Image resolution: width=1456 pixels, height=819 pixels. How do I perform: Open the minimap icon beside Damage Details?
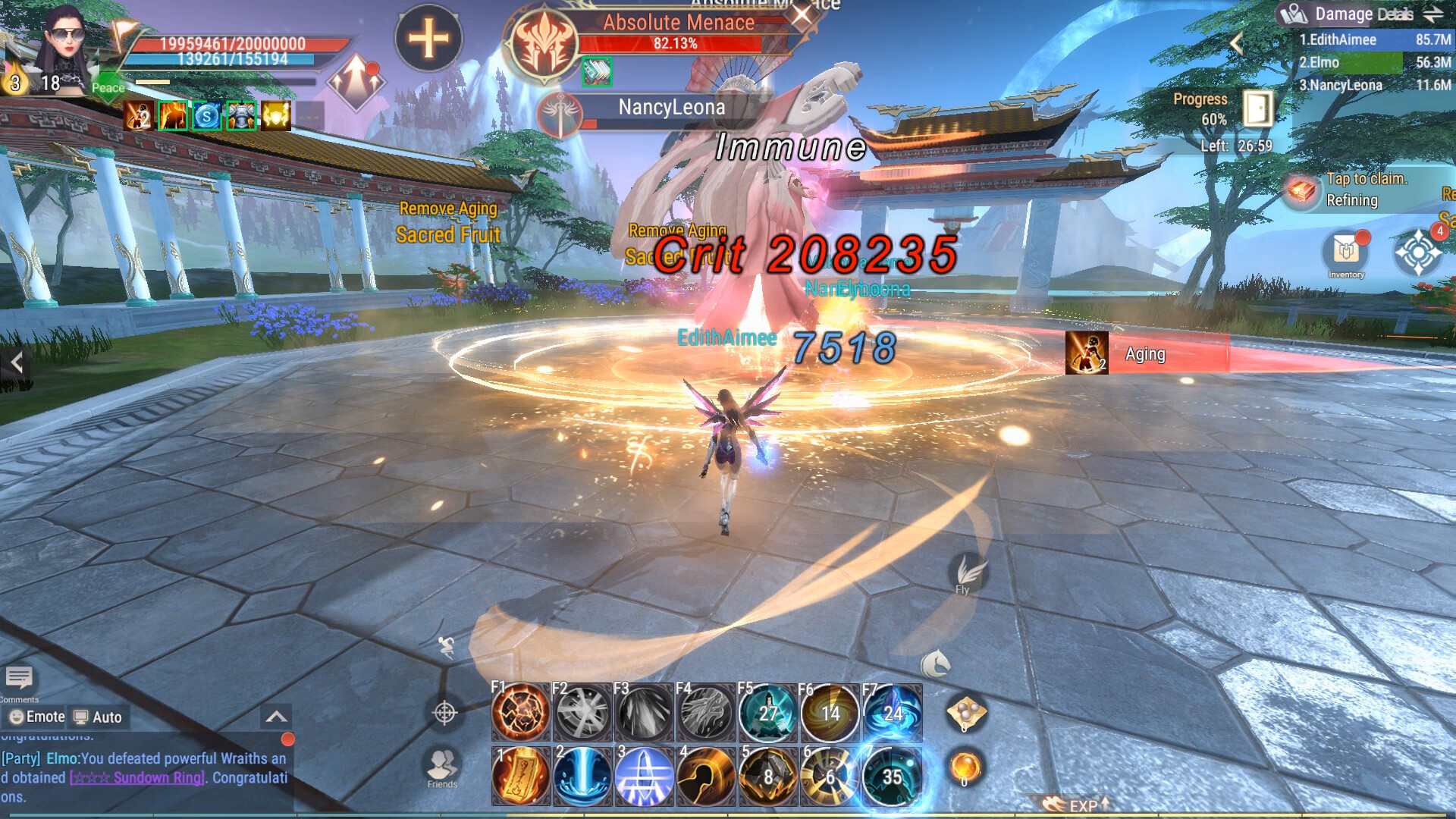click(x=1294, y=13)
